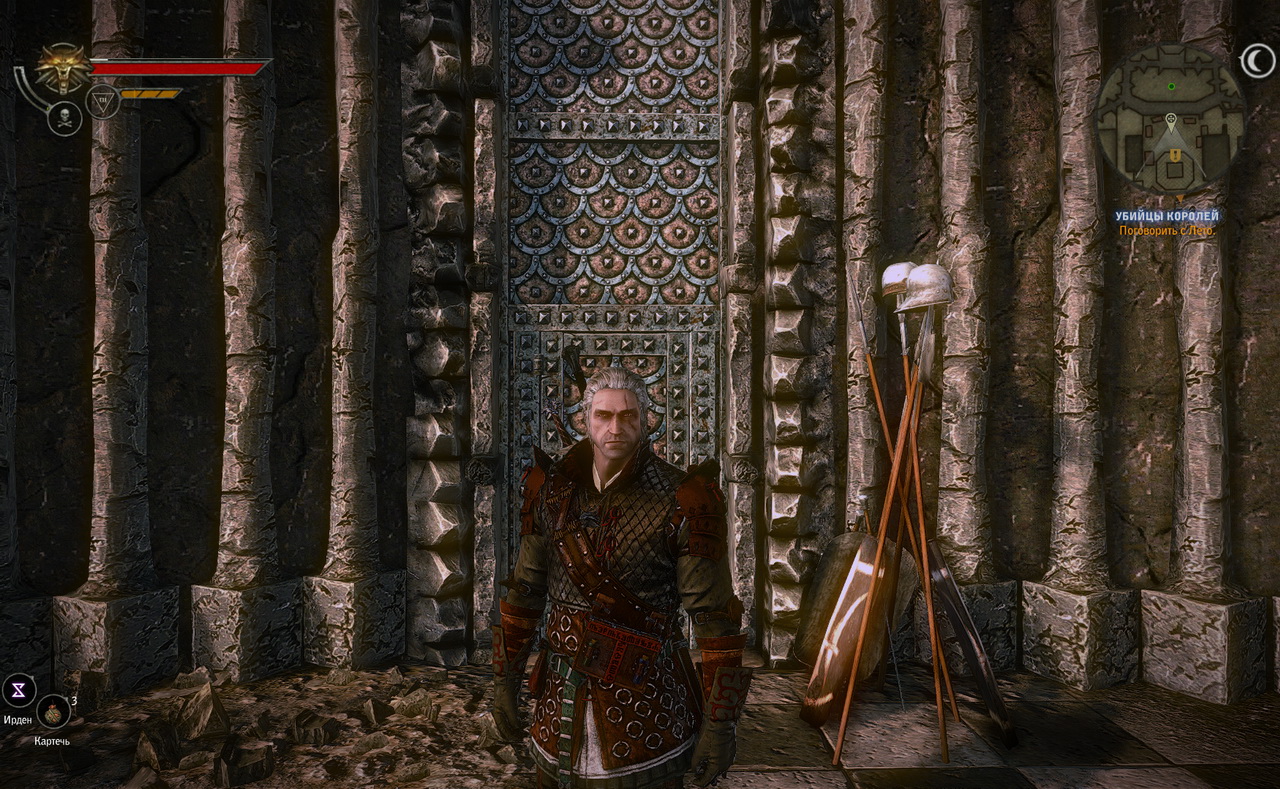Activate the Ирден sign icon

pos(19,689)
